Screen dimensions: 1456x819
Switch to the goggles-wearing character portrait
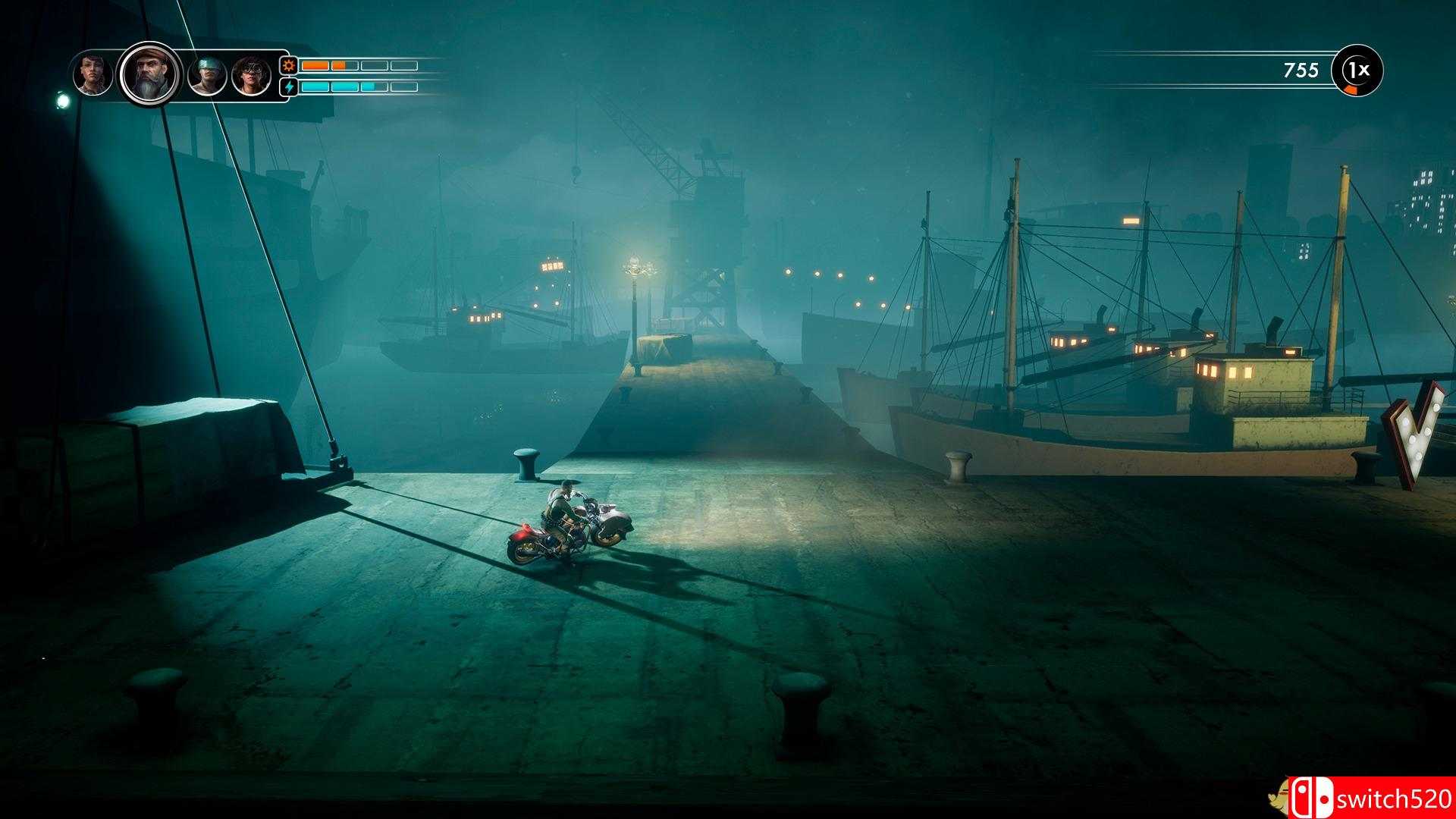(252, 76)
